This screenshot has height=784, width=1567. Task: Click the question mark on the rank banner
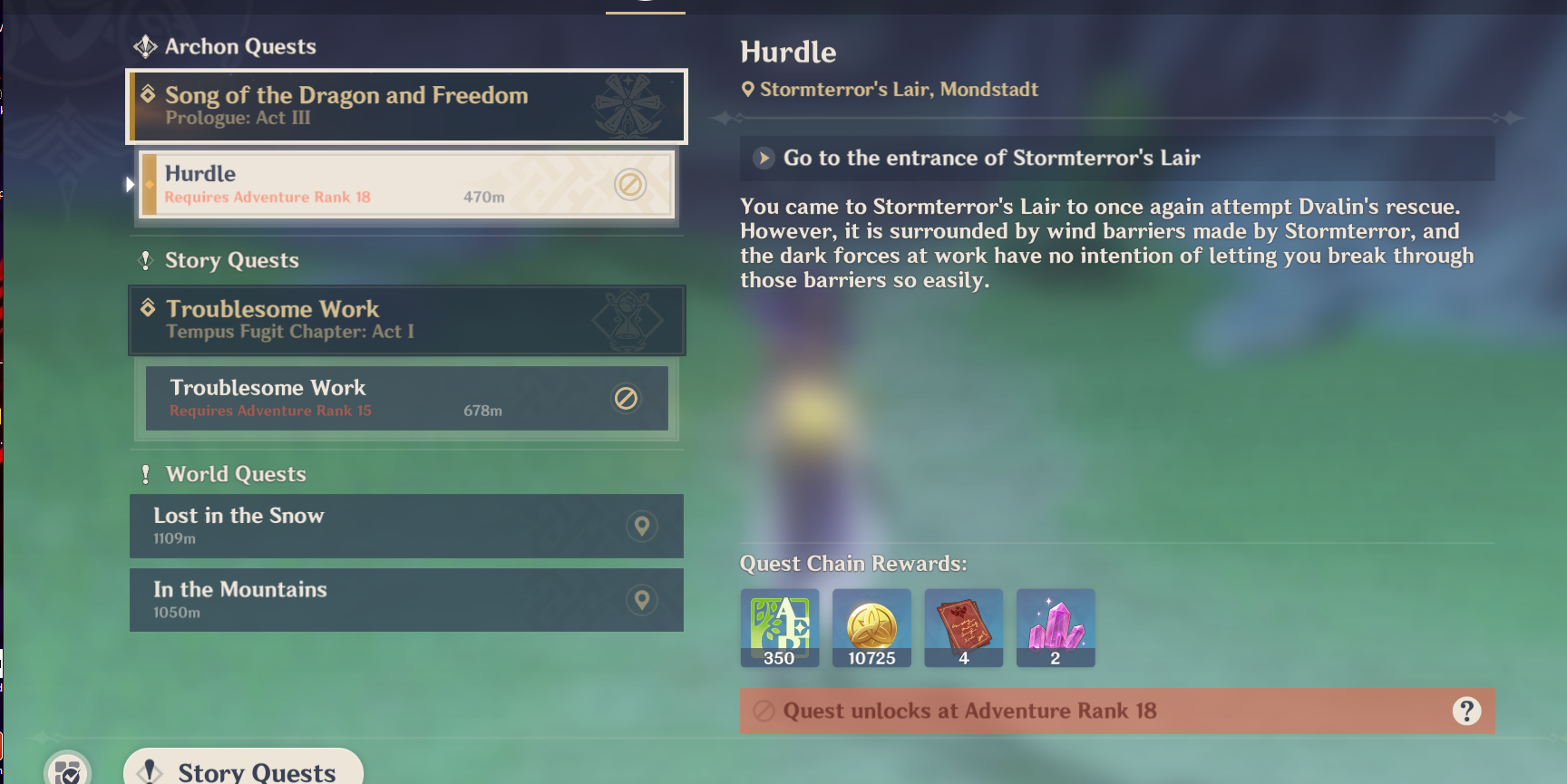coord(1466,711)
